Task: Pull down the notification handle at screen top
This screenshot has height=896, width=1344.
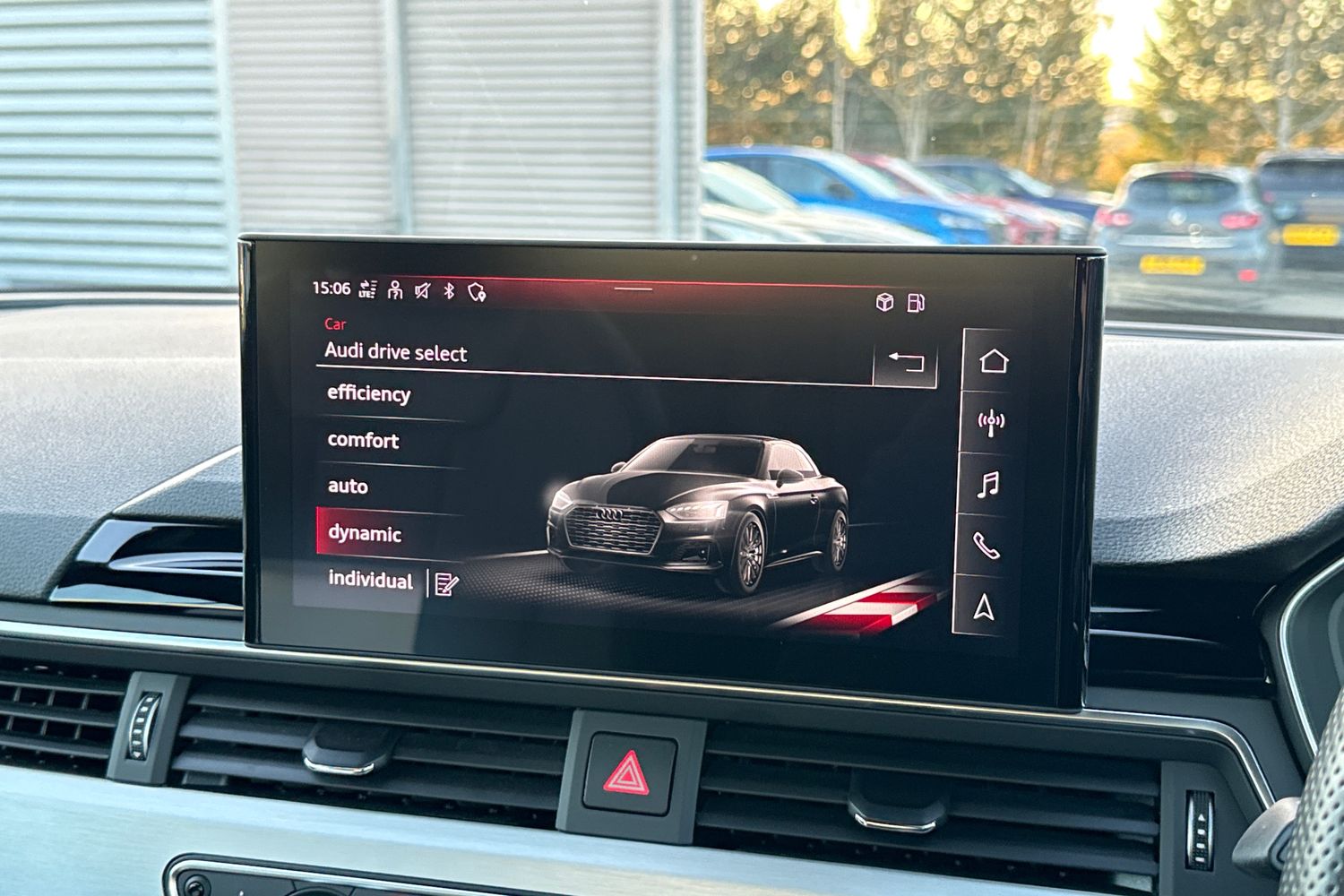Action: coord(633,289)
